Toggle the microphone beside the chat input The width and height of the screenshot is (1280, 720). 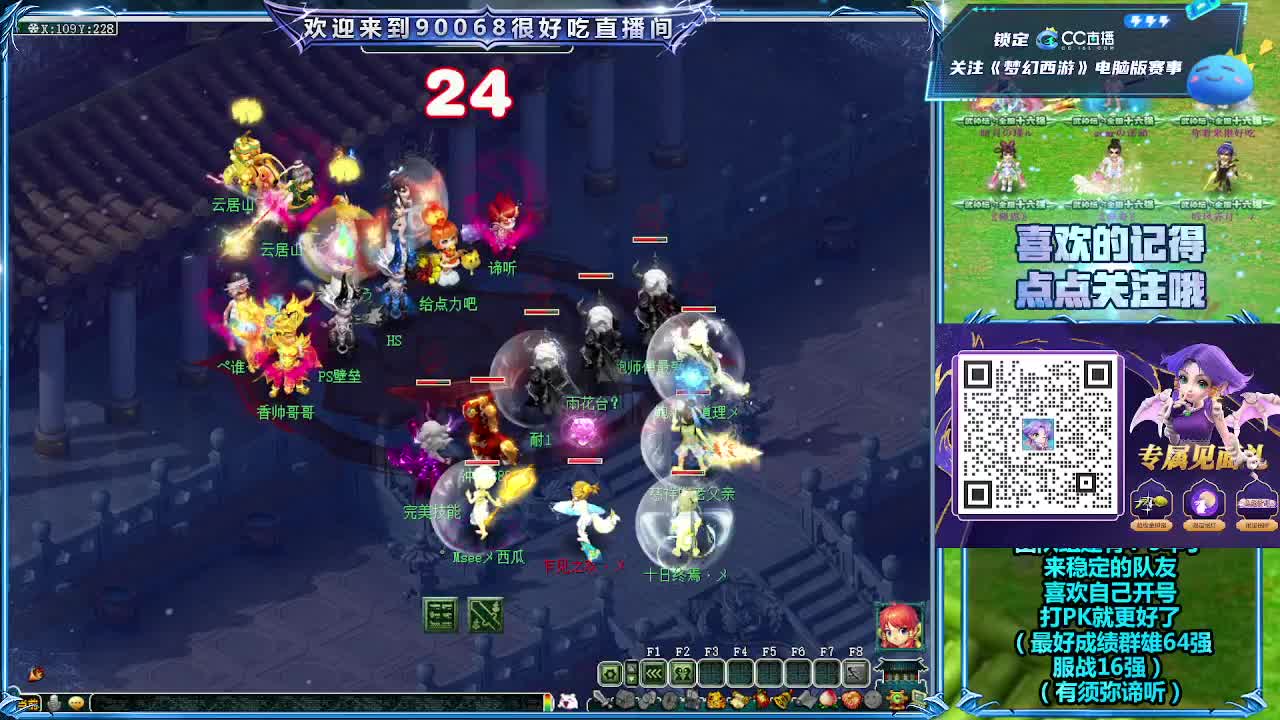pyautogui.click(x=53, y=702)
